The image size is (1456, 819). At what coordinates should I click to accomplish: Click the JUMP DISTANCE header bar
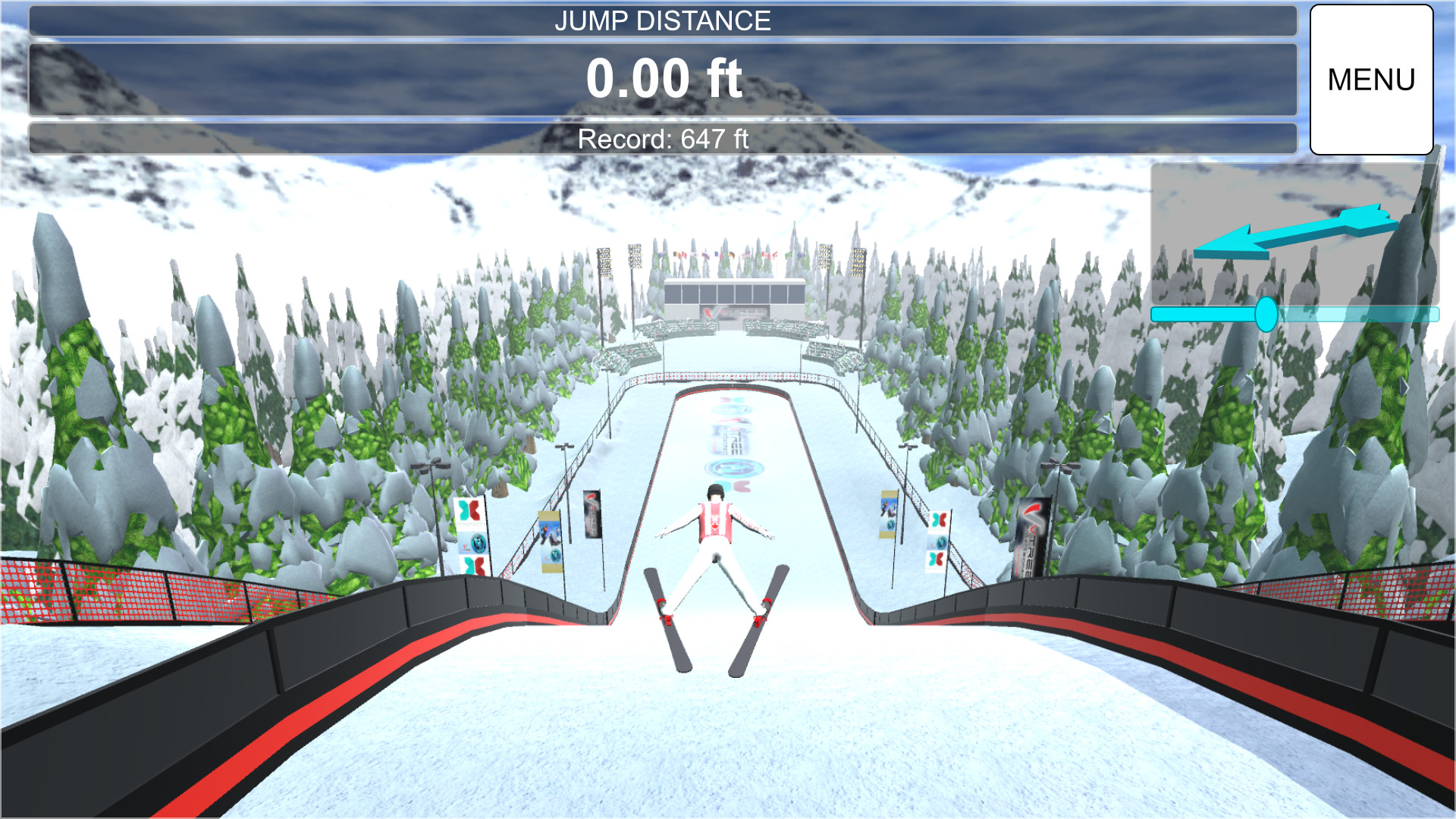click(x=663, y=20)
